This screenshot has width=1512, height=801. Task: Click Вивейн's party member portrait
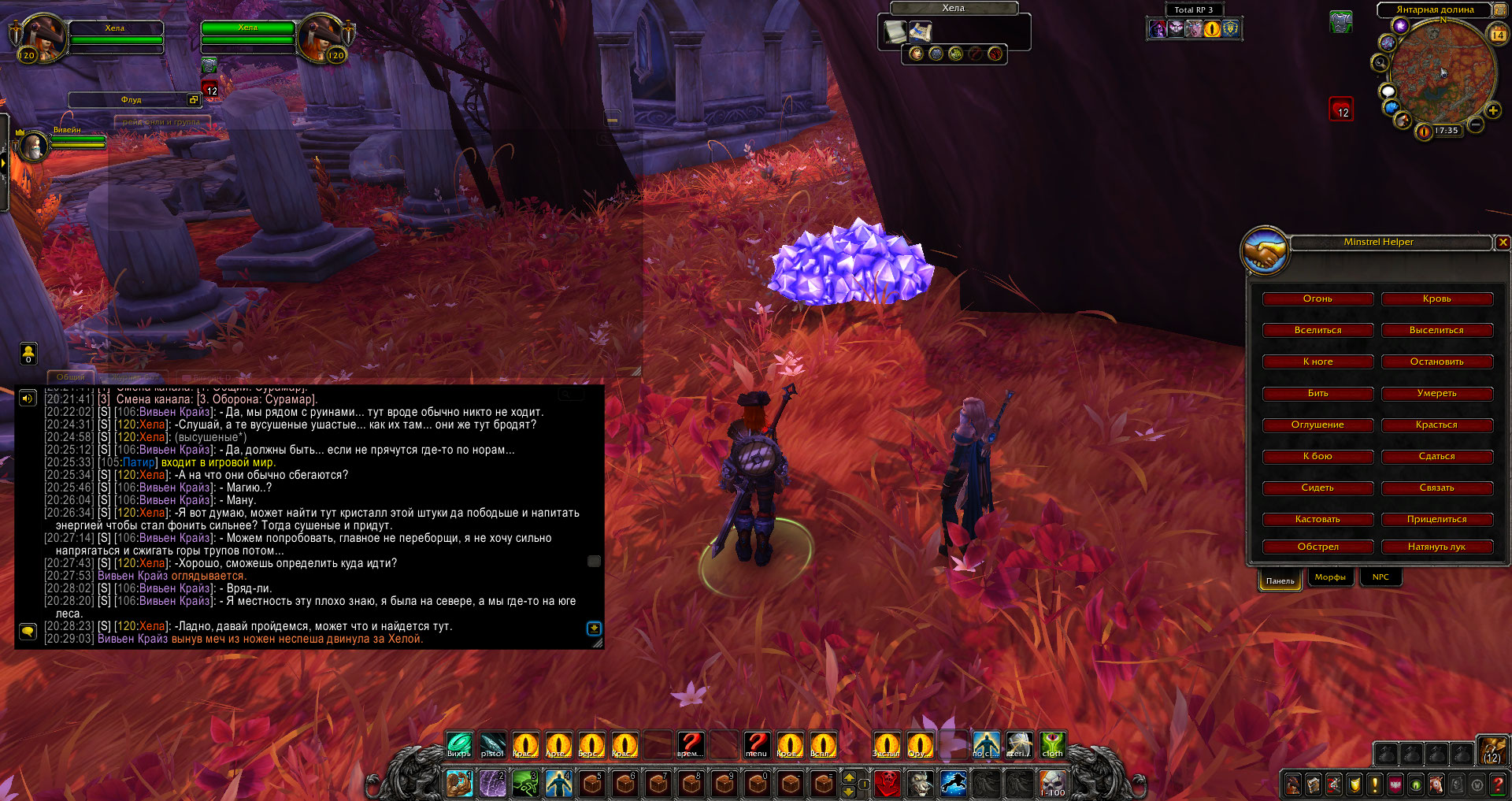(x=34, y=146)
